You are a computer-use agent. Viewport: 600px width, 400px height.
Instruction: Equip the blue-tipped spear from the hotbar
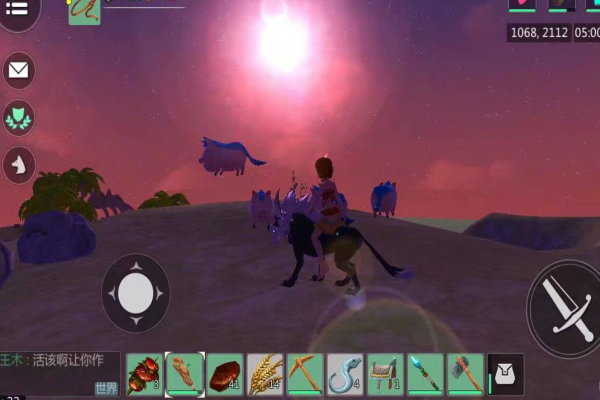click(425, 374)
